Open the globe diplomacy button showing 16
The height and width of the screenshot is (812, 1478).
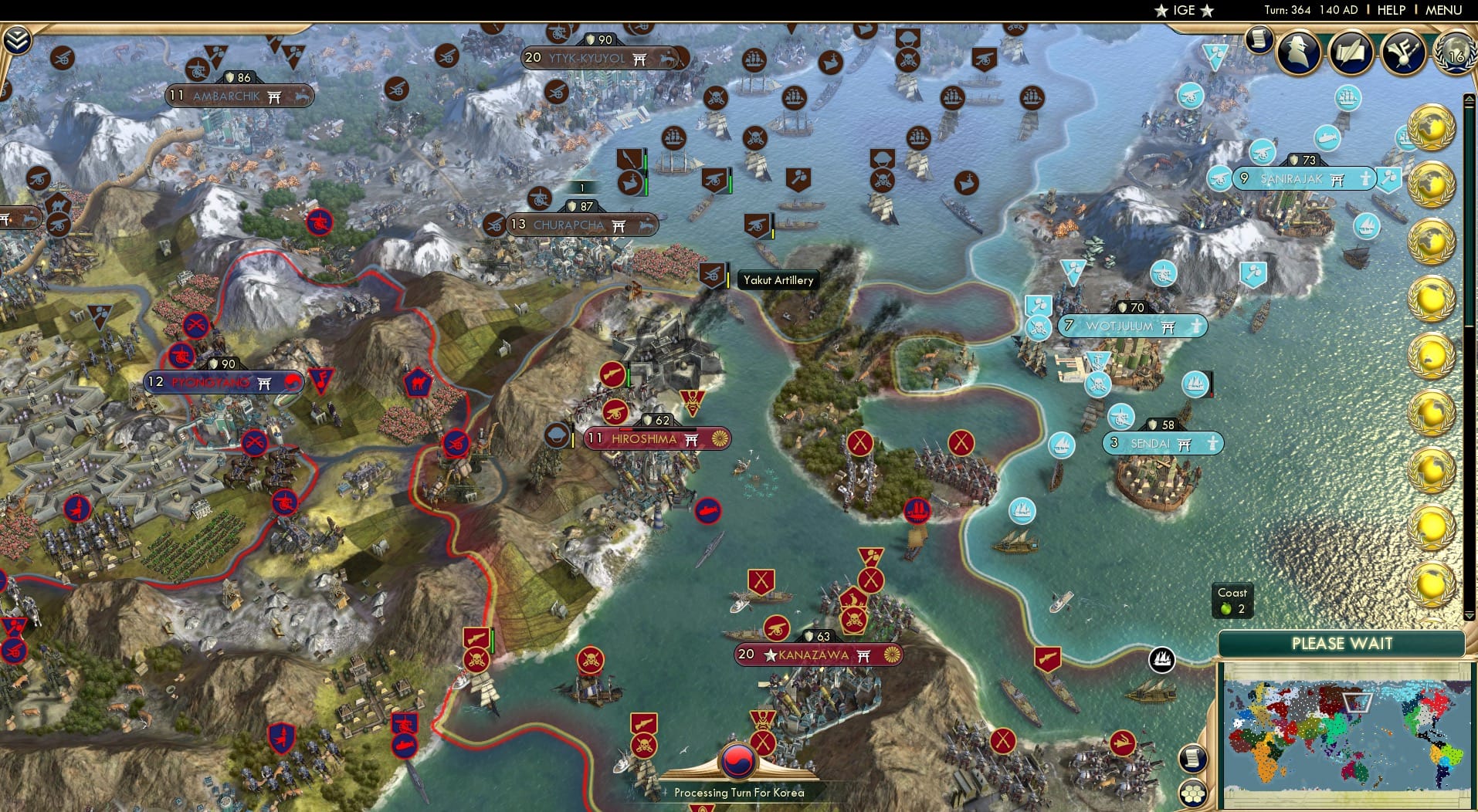point(1455,54)
